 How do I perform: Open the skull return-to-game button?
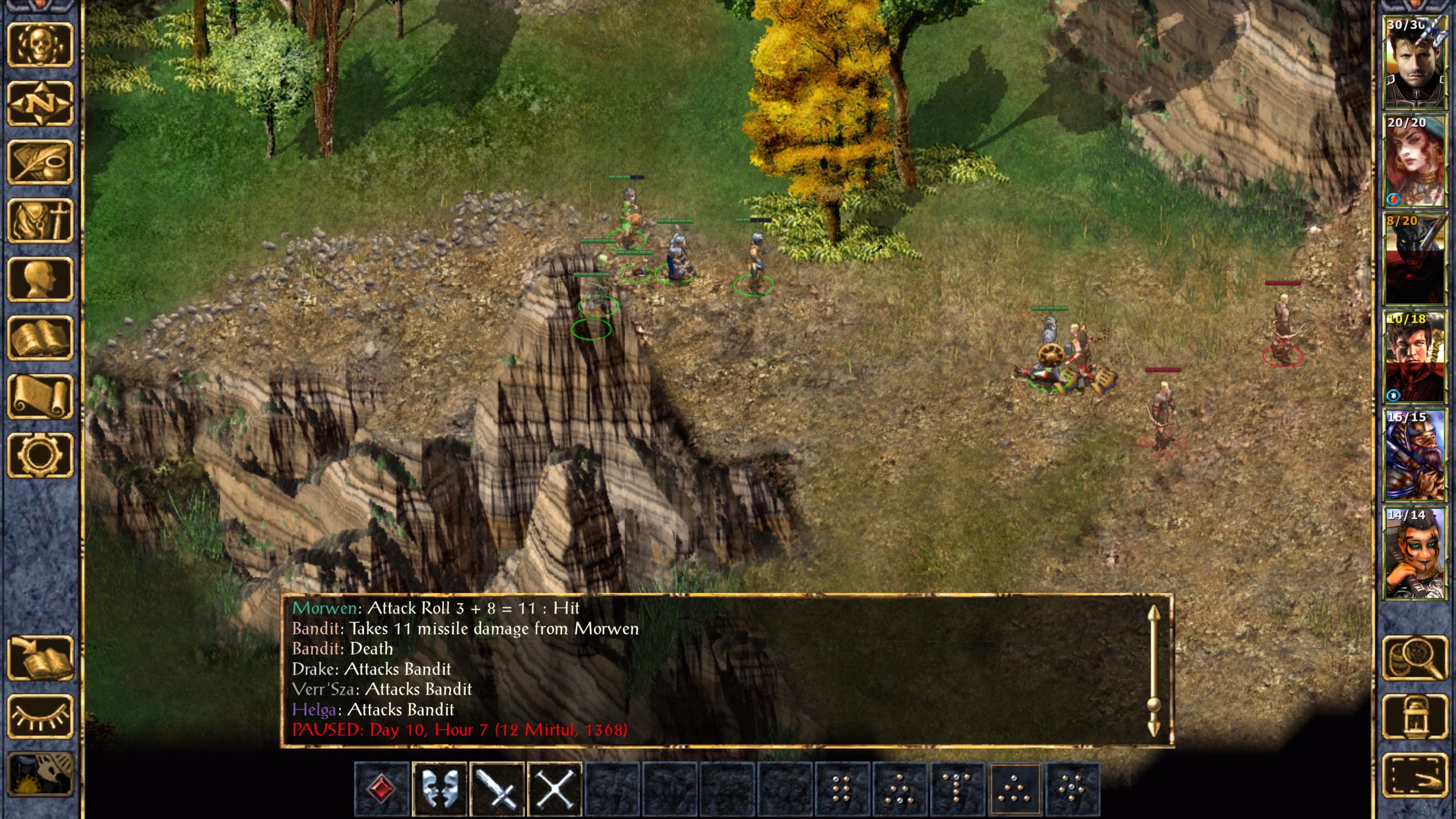pos(40,44)
